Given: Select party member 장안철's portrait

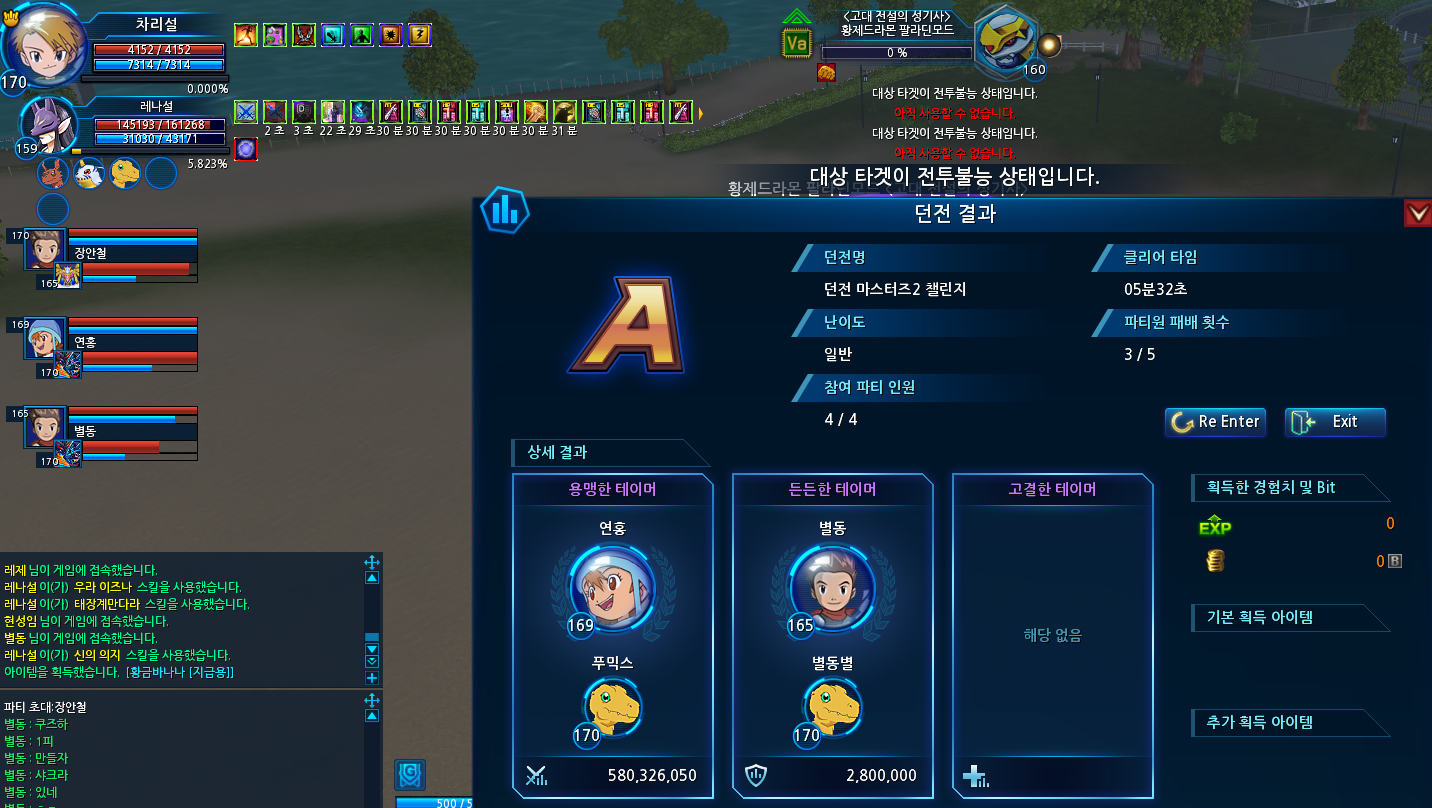Looking at the screenshot, I should (x=44, y=250).
